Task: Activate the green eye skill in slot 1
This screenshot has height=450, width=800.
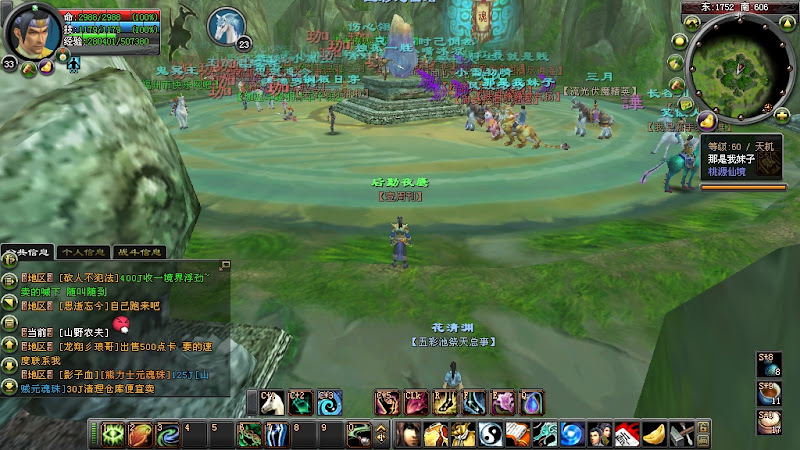Action: tap(112, 435)
